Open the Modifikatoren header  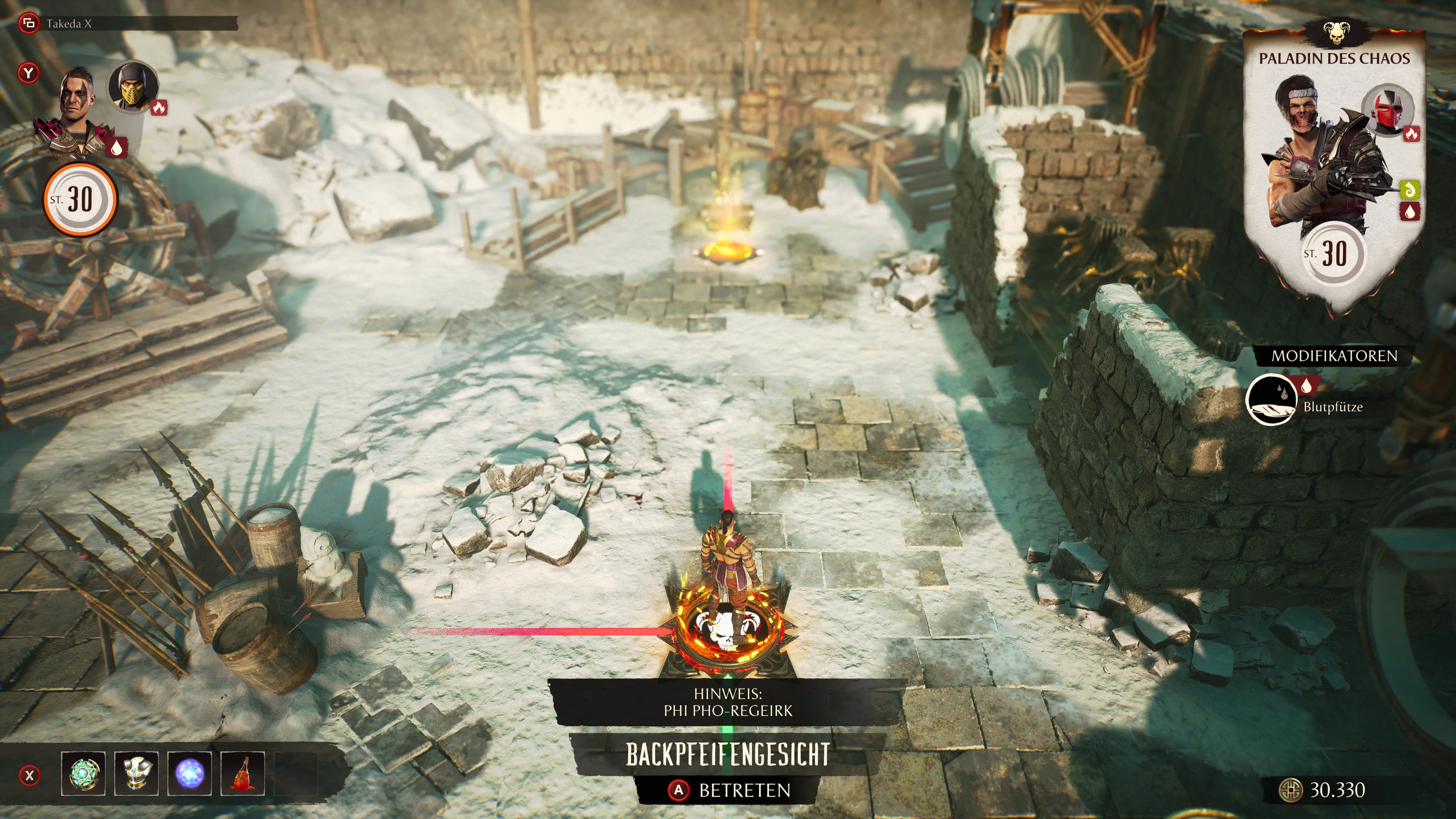(1334, 356)
